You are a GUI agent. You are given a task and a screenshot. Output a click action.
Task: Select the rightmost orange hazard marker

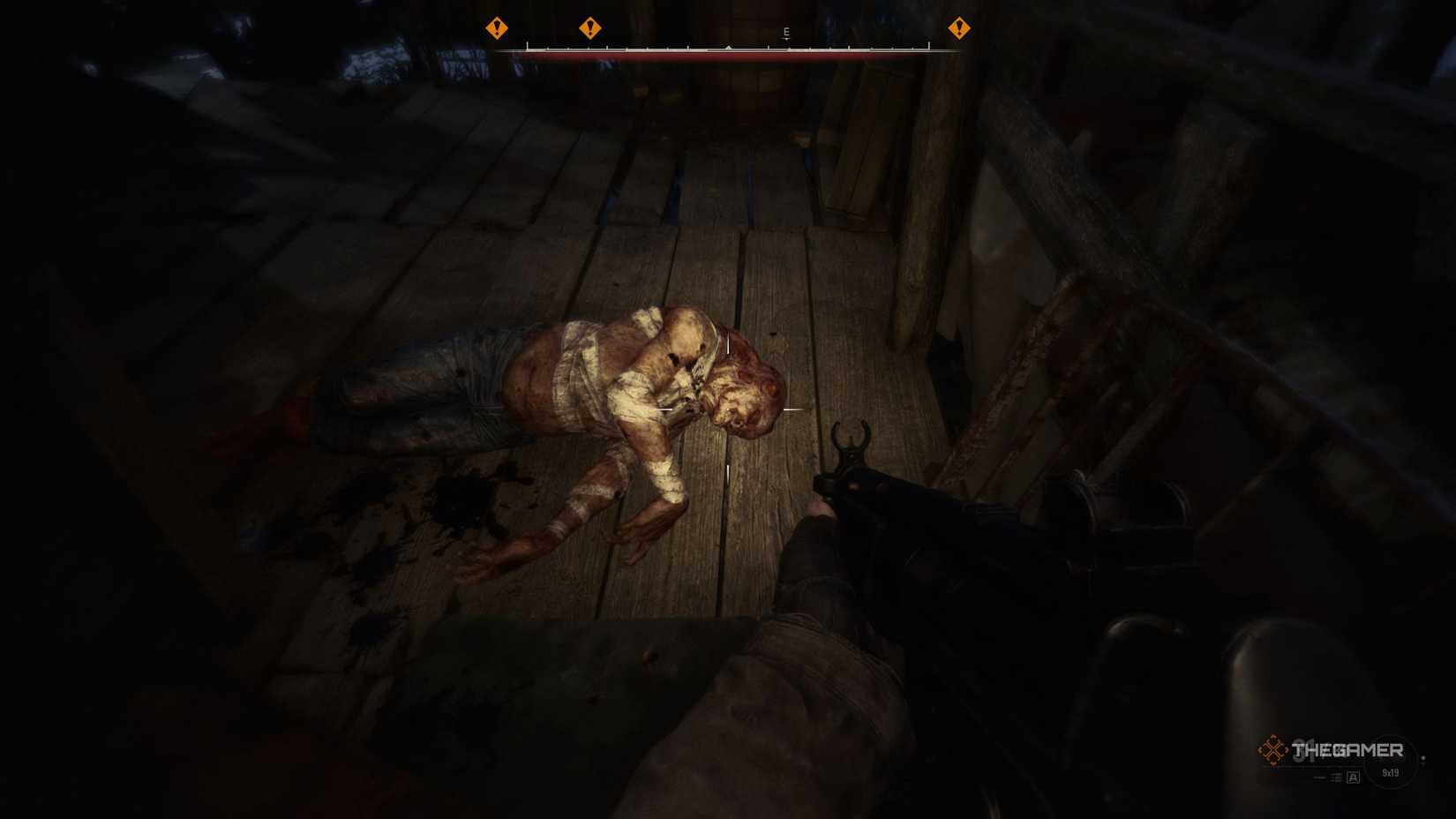click(958, 29)
